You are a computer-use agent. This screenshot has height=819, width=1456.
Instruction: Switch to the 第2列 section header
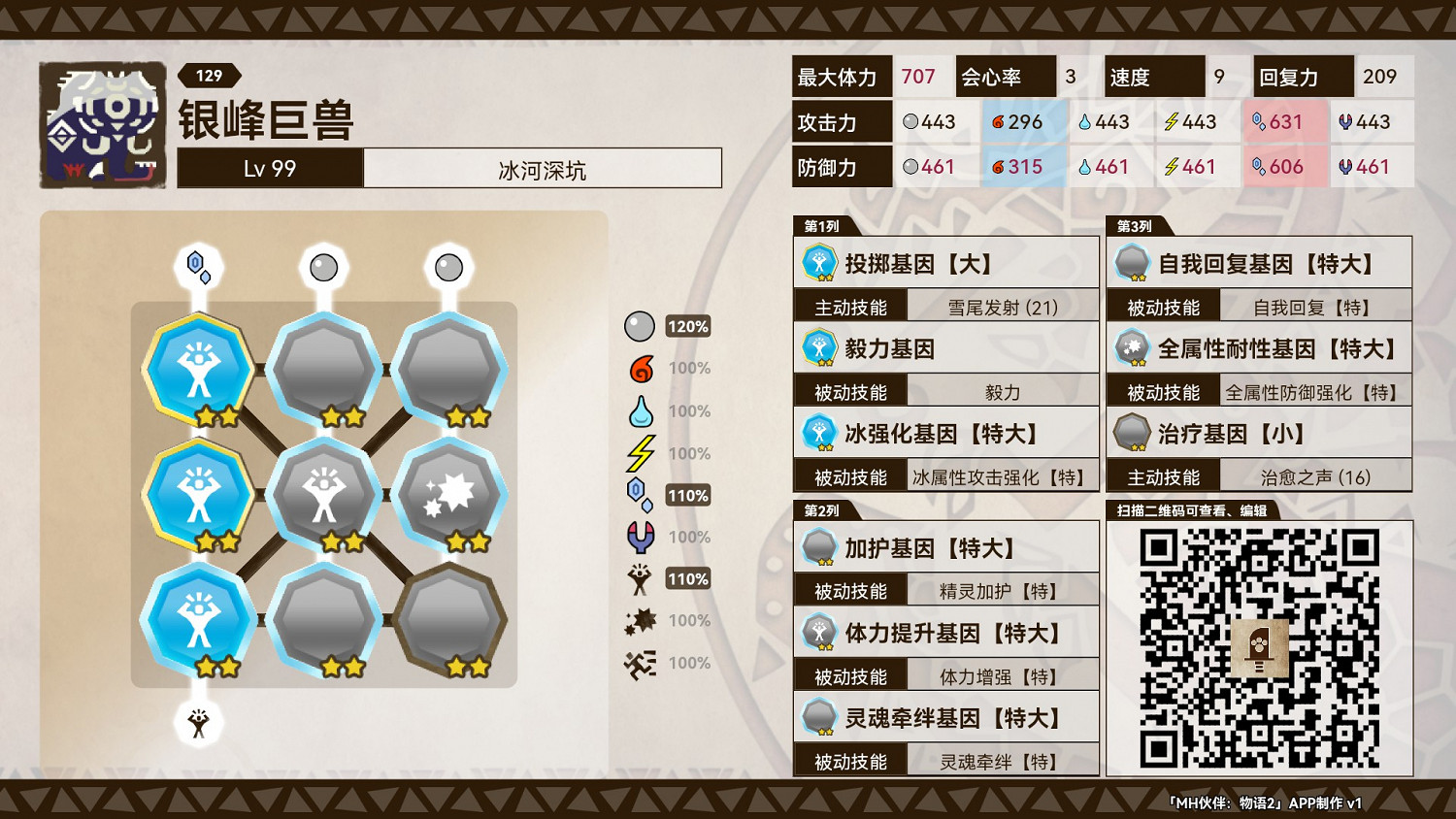coord(822,510)
